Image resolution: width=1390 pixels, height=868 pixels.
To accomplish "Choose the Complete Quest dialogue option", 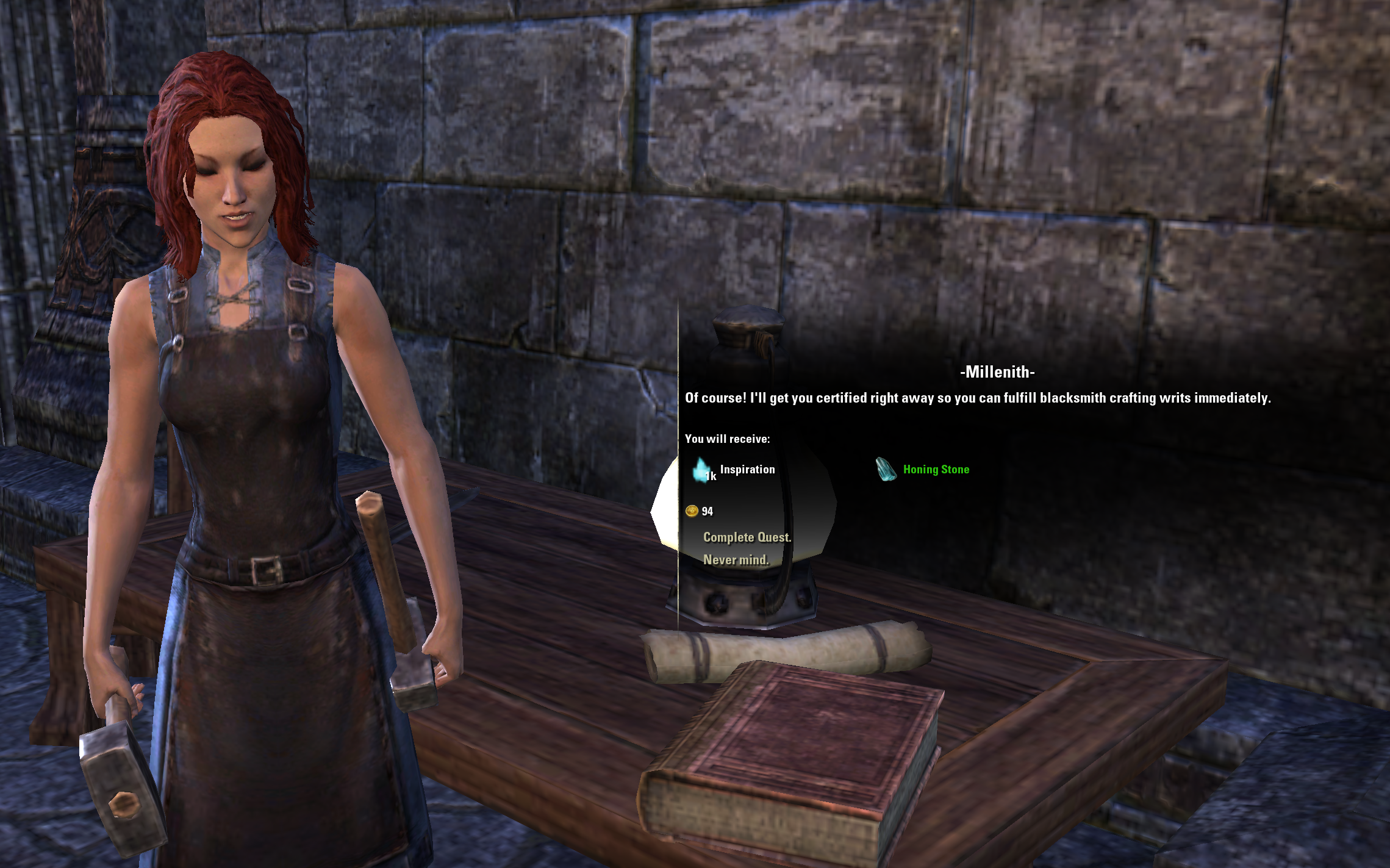I will click(x=747, y=537).
